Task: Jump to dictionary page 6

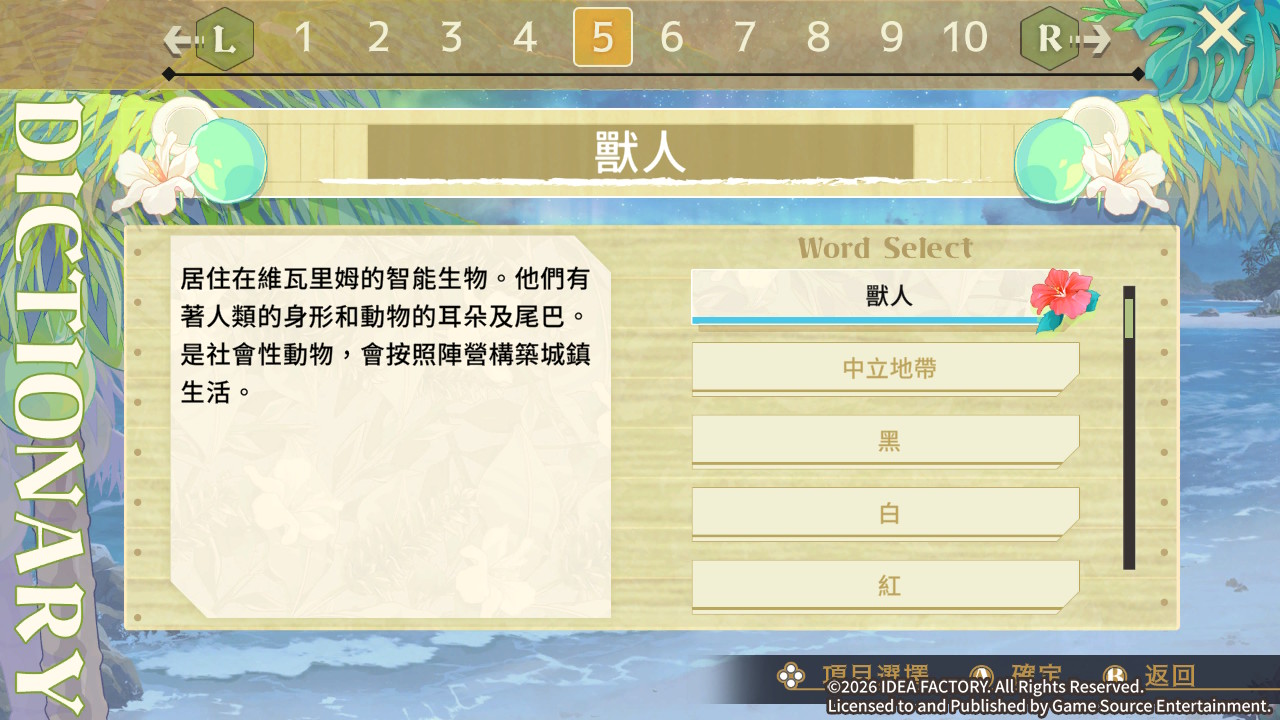Action: tap(672, 38)
